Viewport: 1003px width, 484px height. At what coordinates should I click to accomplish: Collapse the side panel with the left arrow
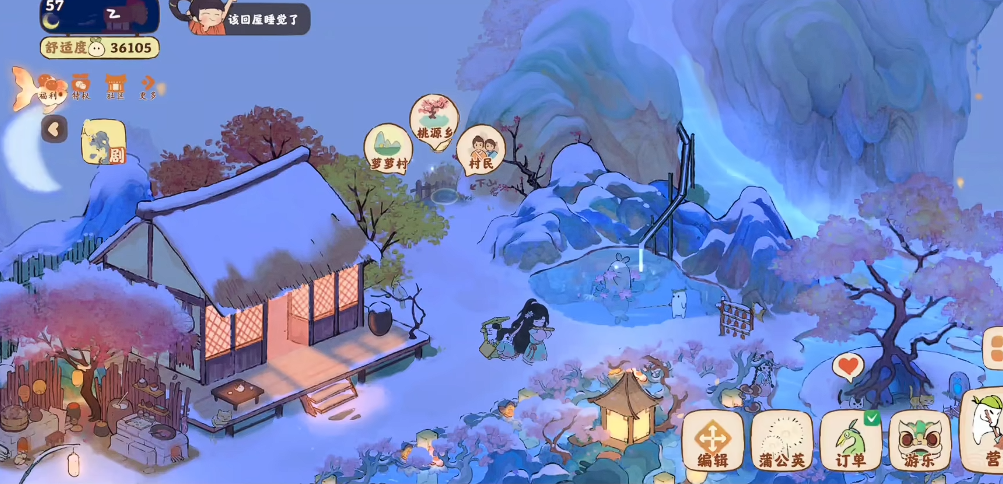(x=54, y=128)
